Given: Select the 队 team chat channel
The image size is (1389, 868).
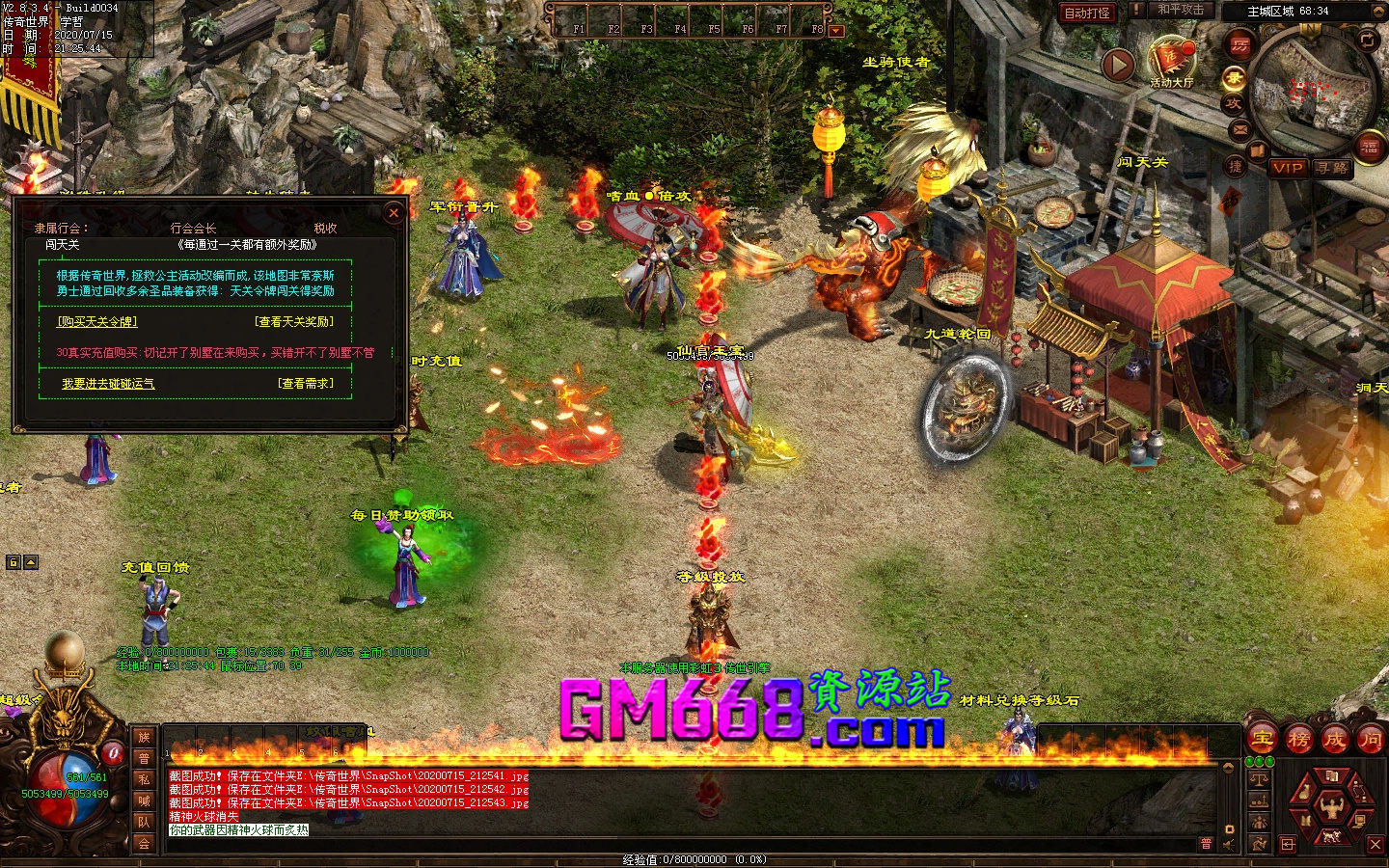Looking at the screenshot, I should pyautogui.click(x=144, y=822).
